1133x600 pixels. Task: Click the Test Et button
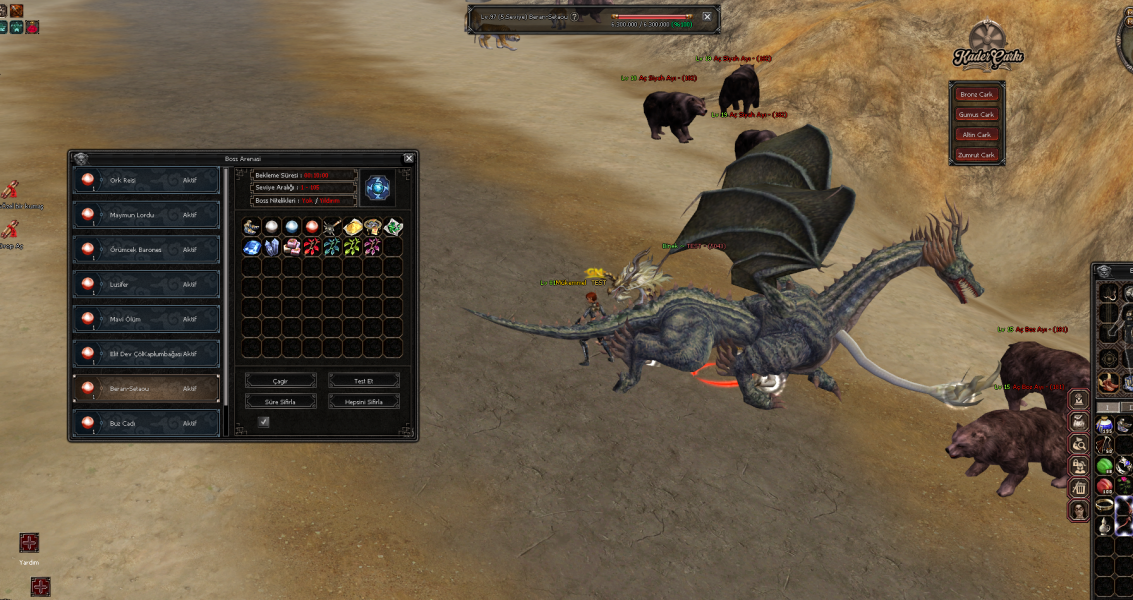tap(363, 381)
